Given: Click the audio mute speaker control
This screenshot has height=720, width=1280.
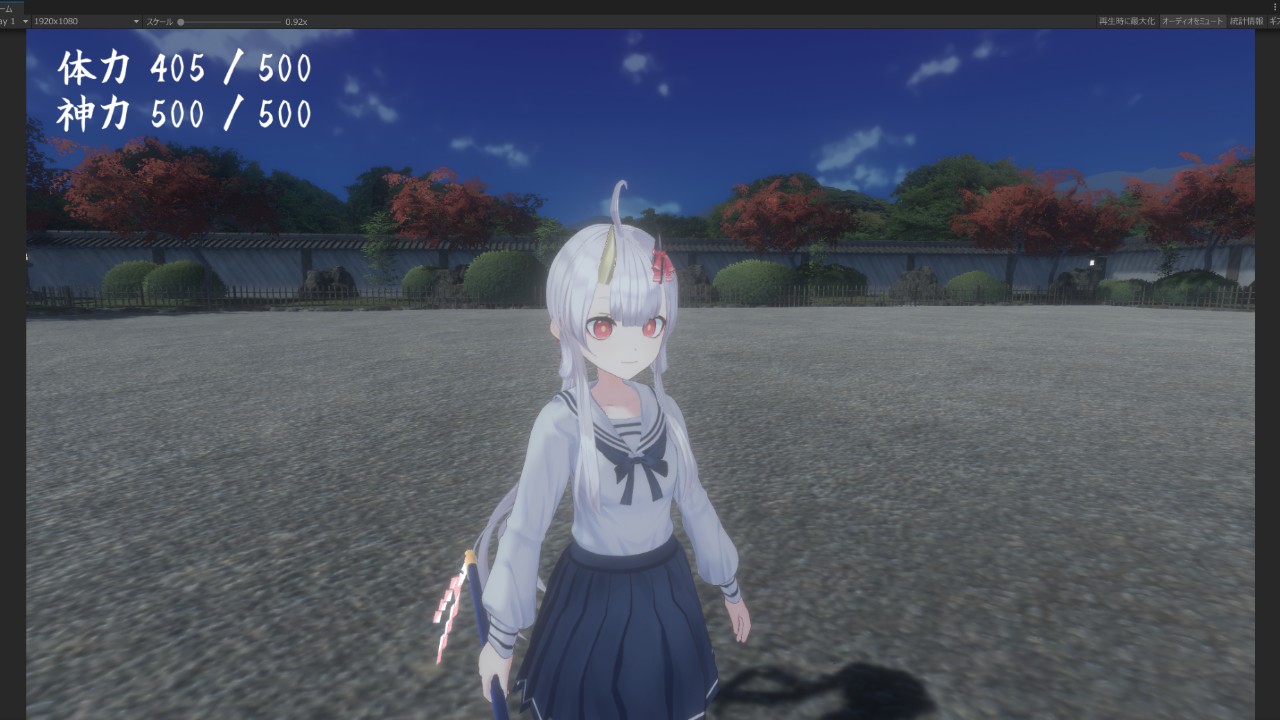Looking at the screenshot, I should [1193, 21].
